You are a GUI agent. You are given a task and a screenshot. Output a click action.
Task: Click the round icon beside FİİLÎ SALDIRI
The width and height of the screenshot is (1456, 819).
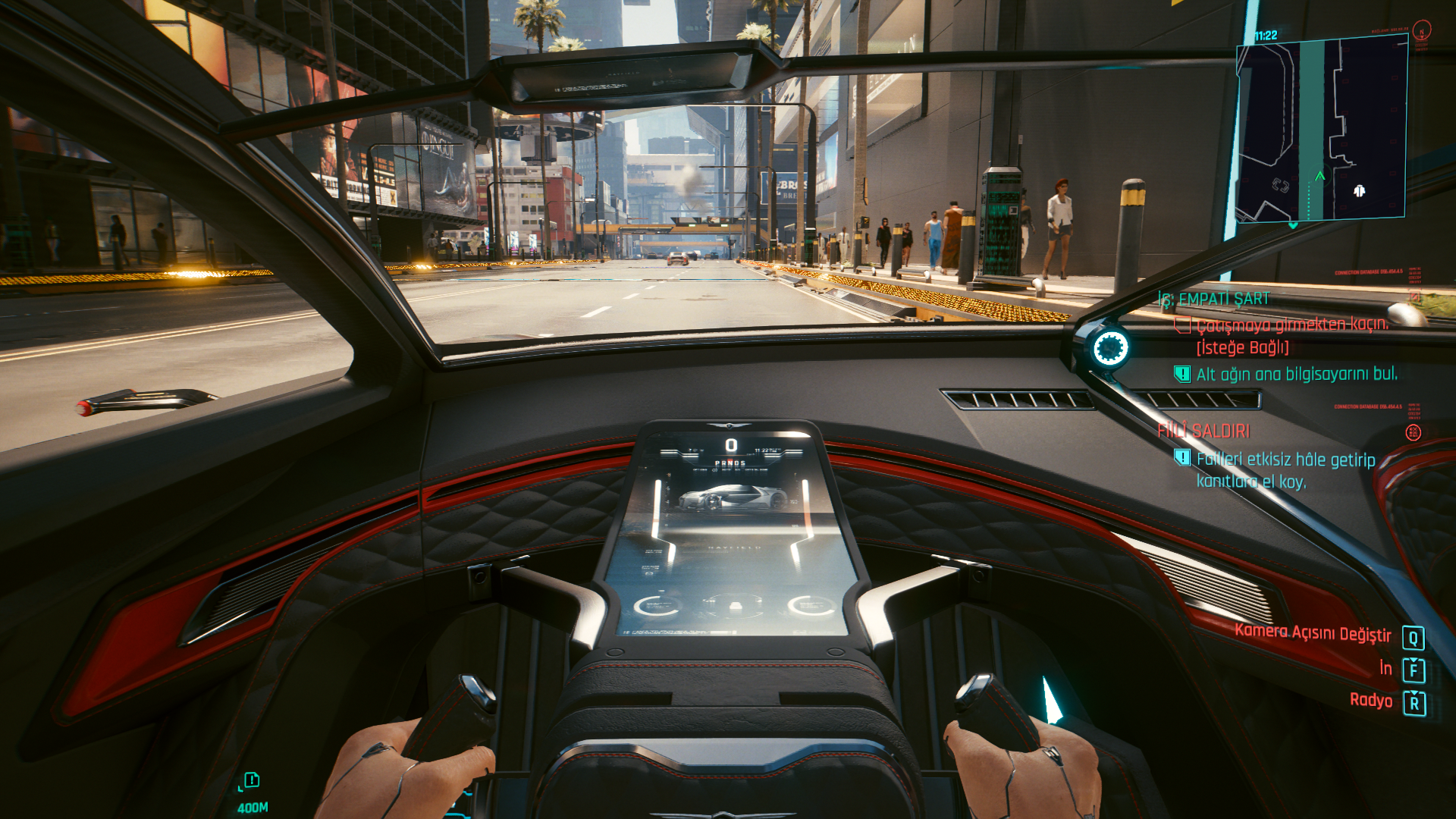point(1413,432)
